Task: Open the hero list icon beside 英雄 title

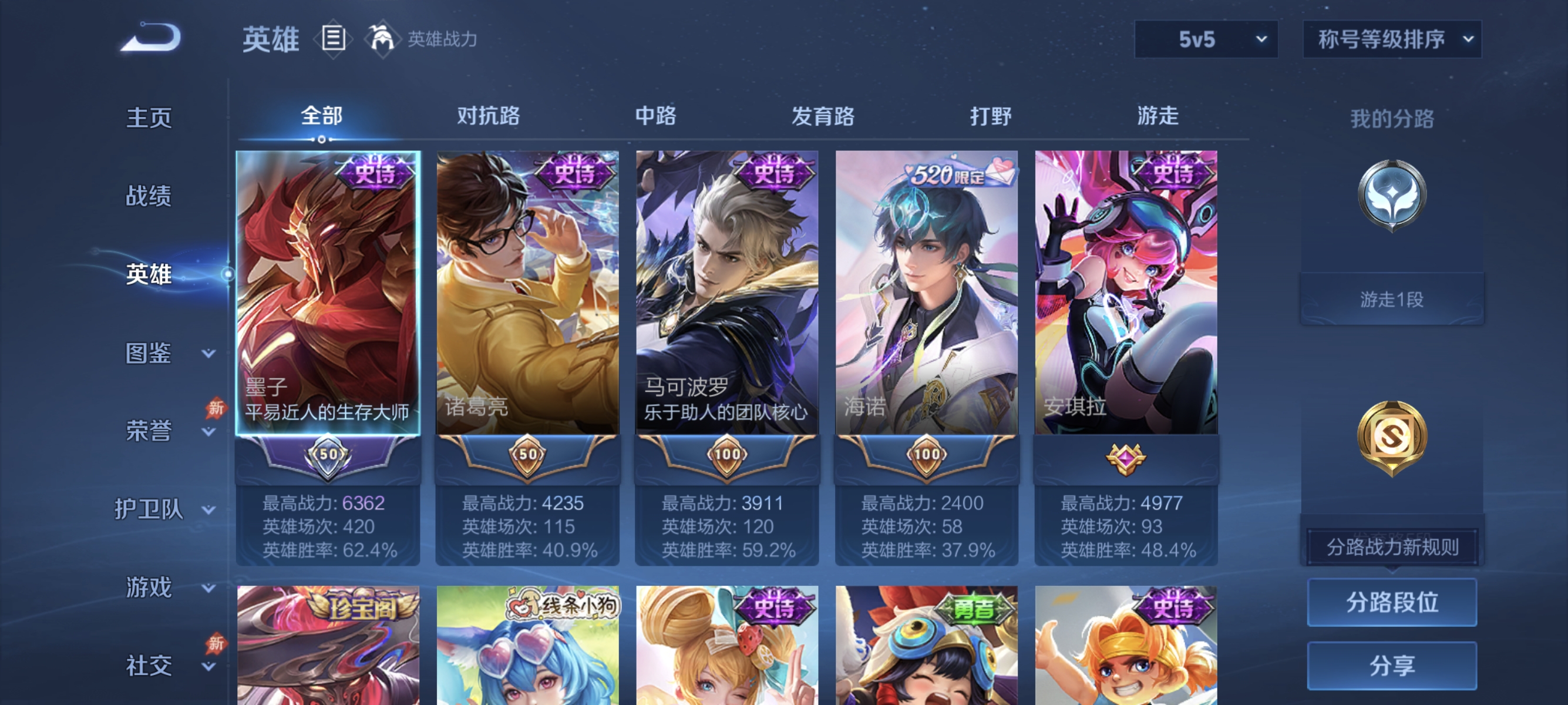Action: (x=332, y=39)
